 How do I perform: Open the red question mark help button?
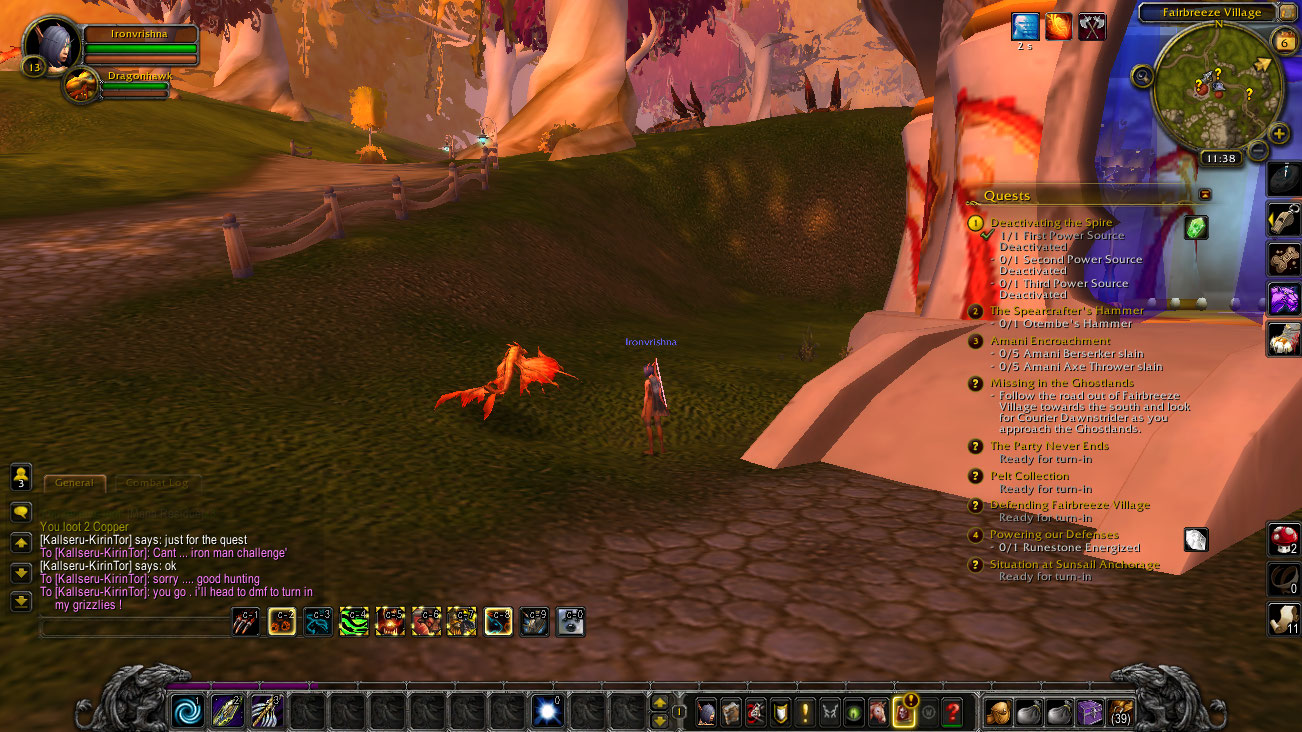click(x=952, y=712)
